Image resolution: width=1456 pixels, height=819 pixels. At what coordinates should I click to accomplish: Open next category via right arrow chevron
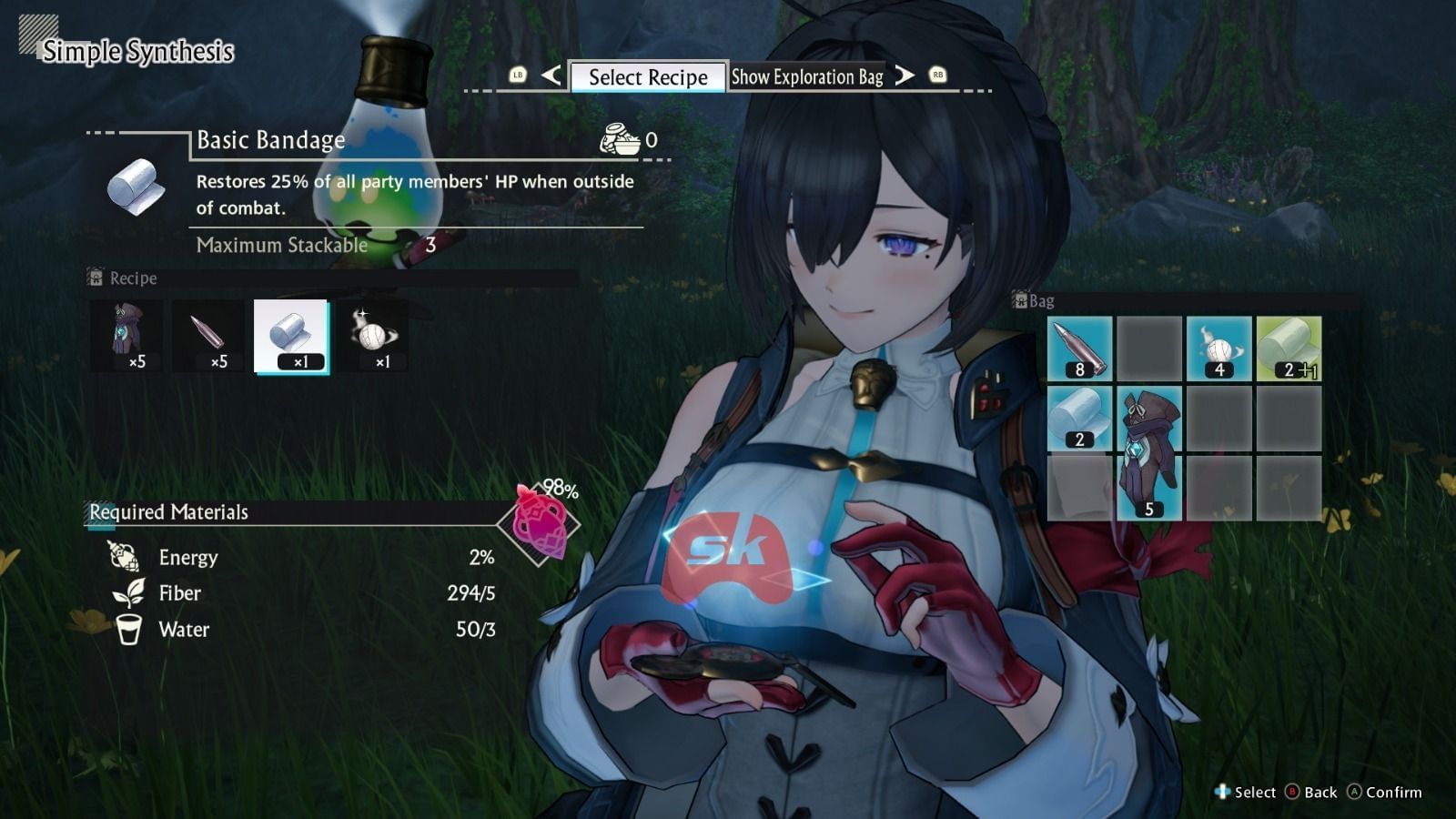(903, 76)
